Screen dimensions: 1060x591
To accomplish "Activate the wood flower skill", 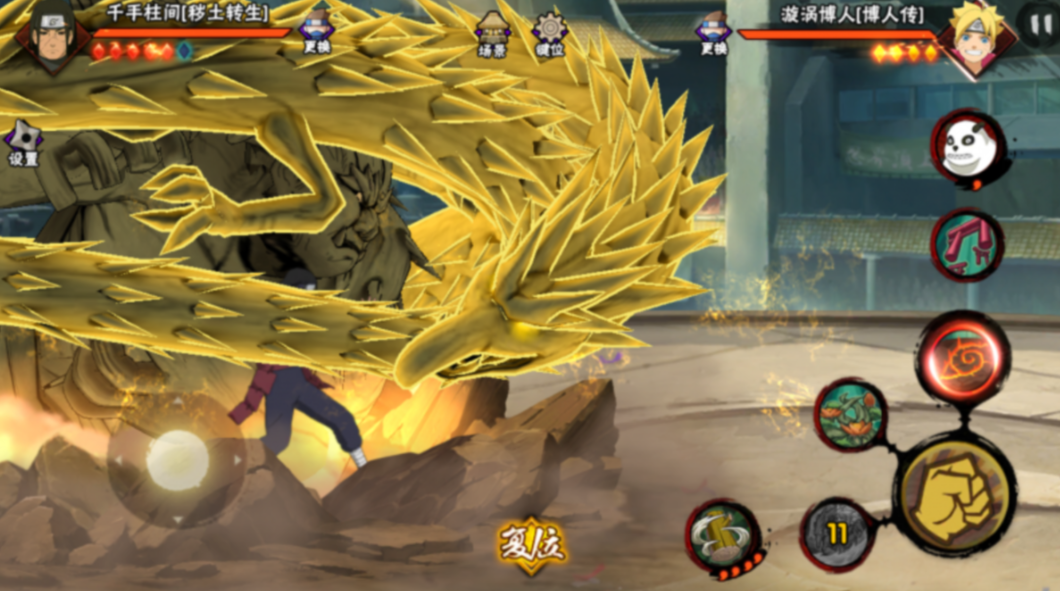I will (x=850, y=414).
